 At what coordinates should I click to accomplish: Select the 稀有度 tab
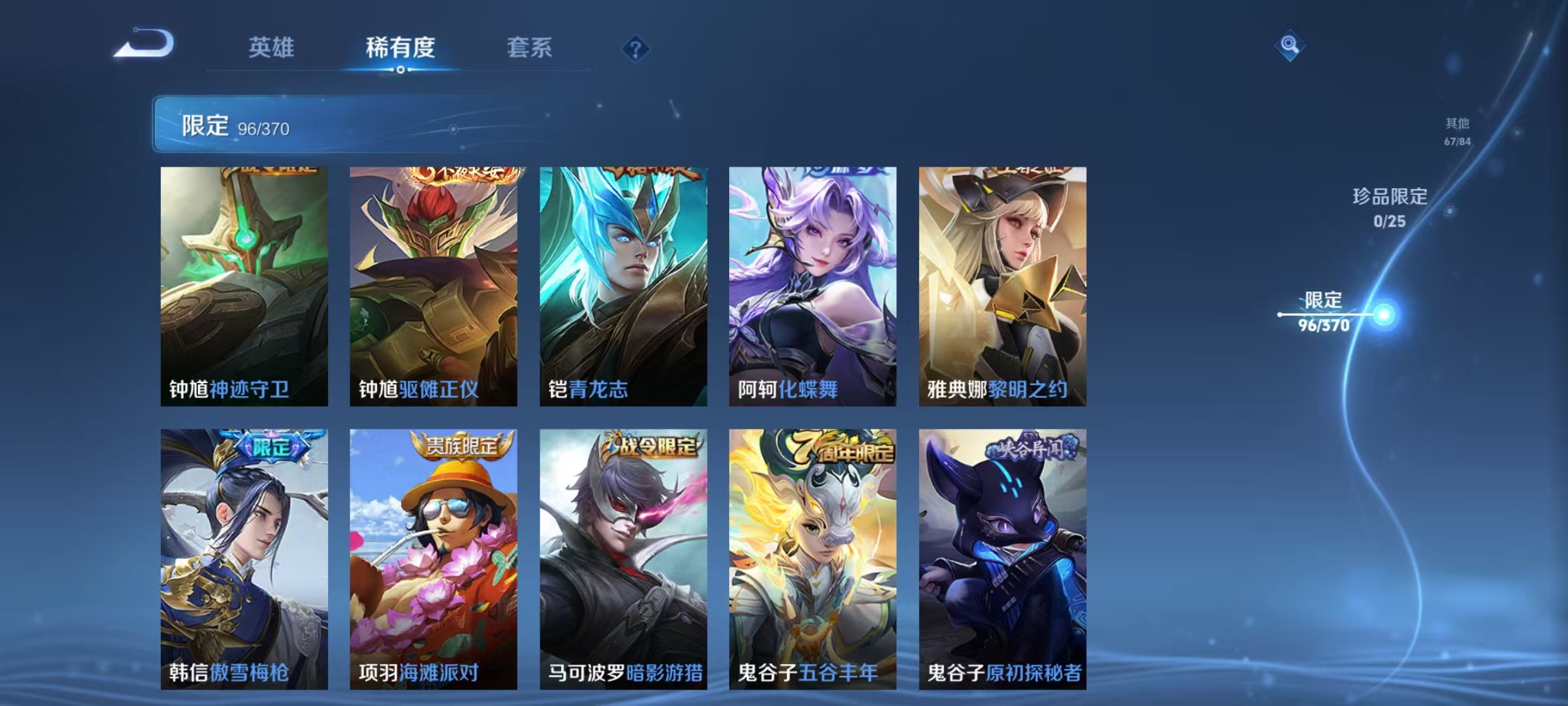pos(400,48)
